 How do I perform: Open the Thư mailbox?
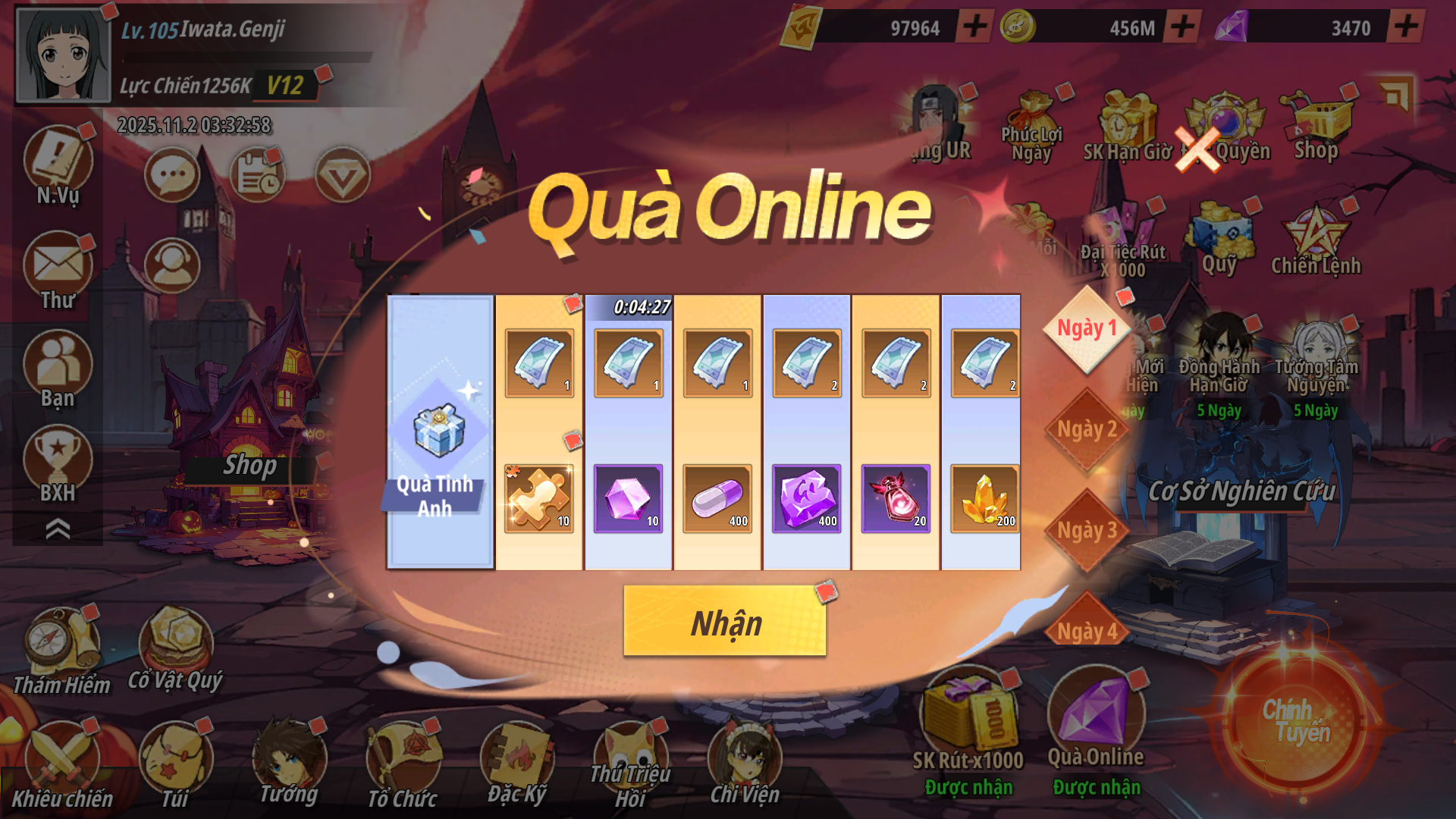[x=58, y=271]
